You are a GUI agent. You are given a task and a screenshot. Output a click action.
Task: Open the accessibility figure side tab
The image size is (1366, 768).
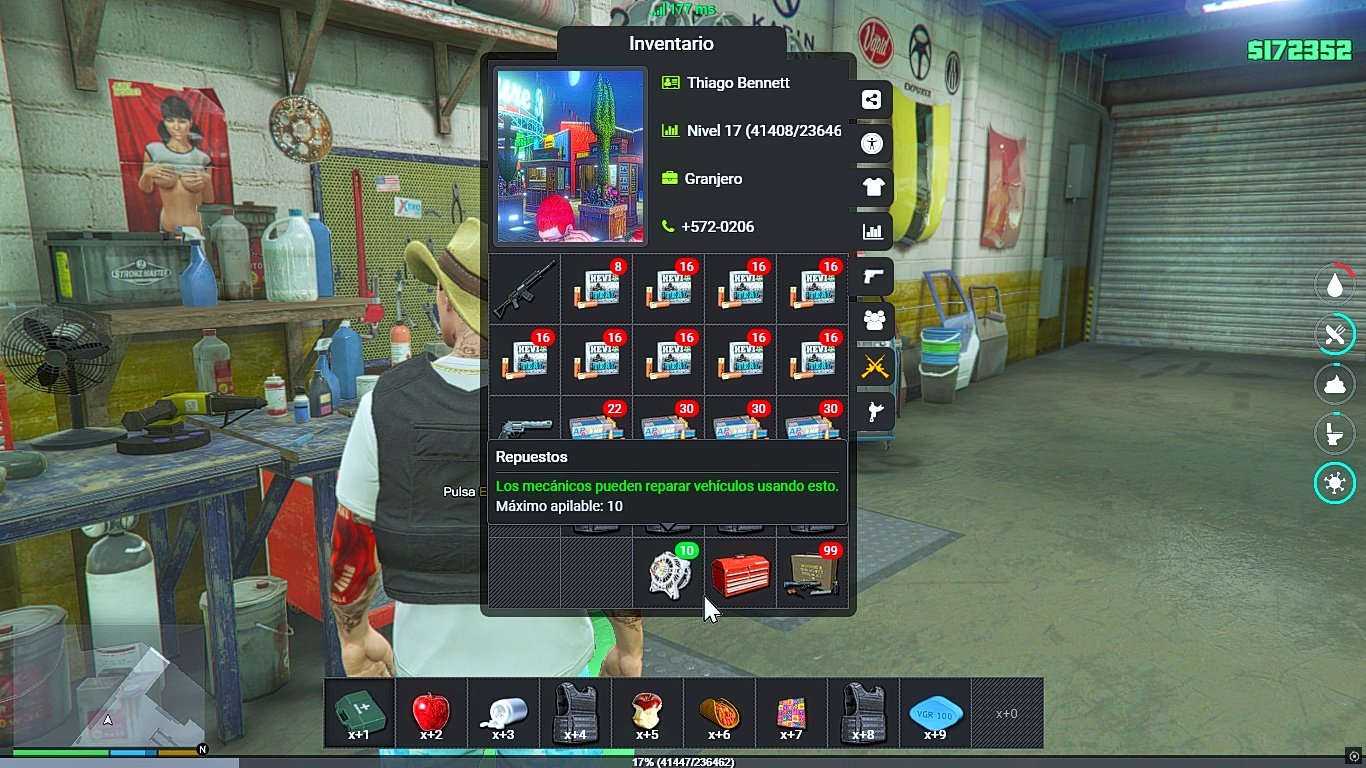click(873, 144)
